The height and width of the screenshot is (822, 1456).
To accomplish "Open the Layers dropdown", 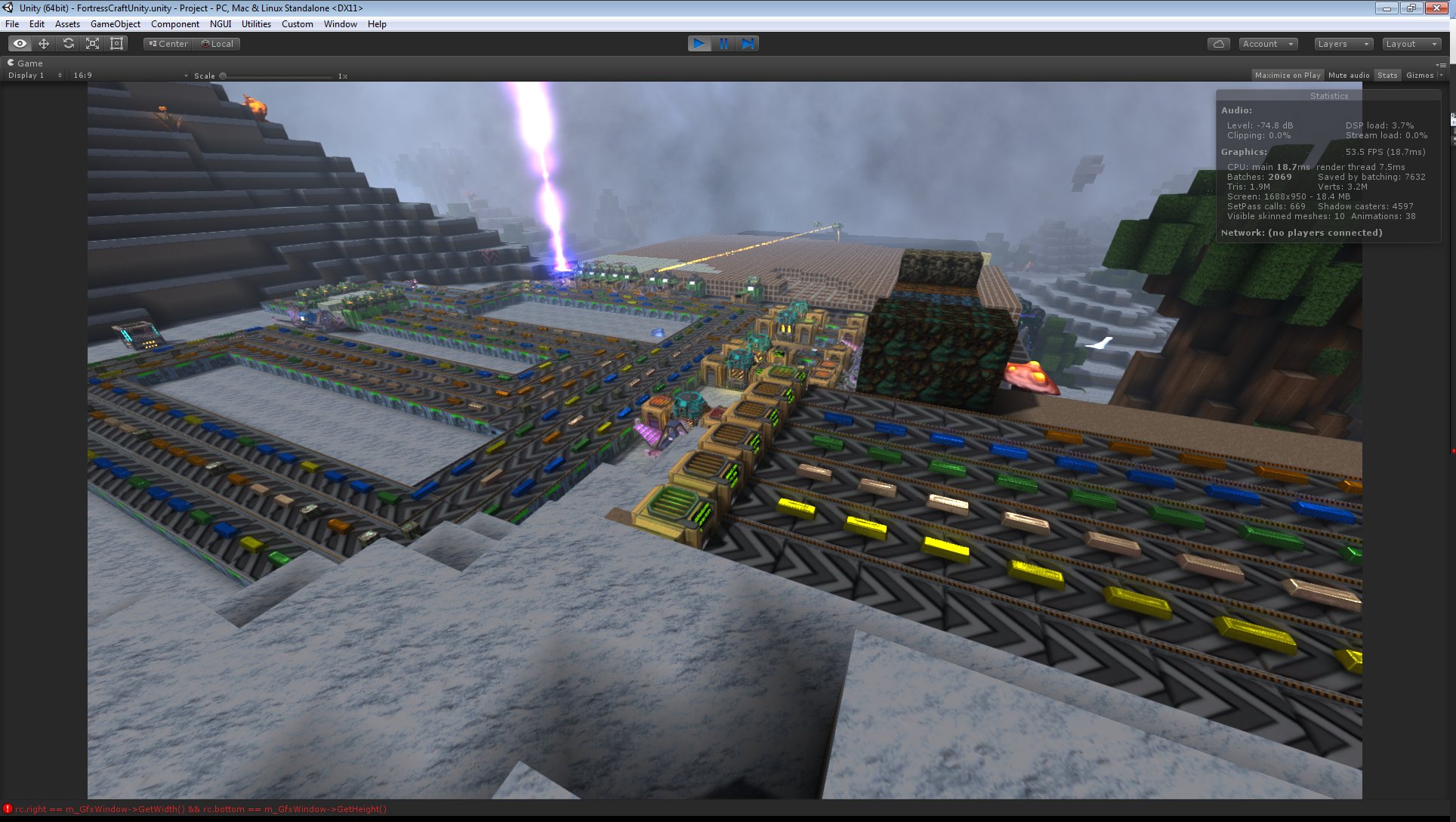I will (1343, 43).
